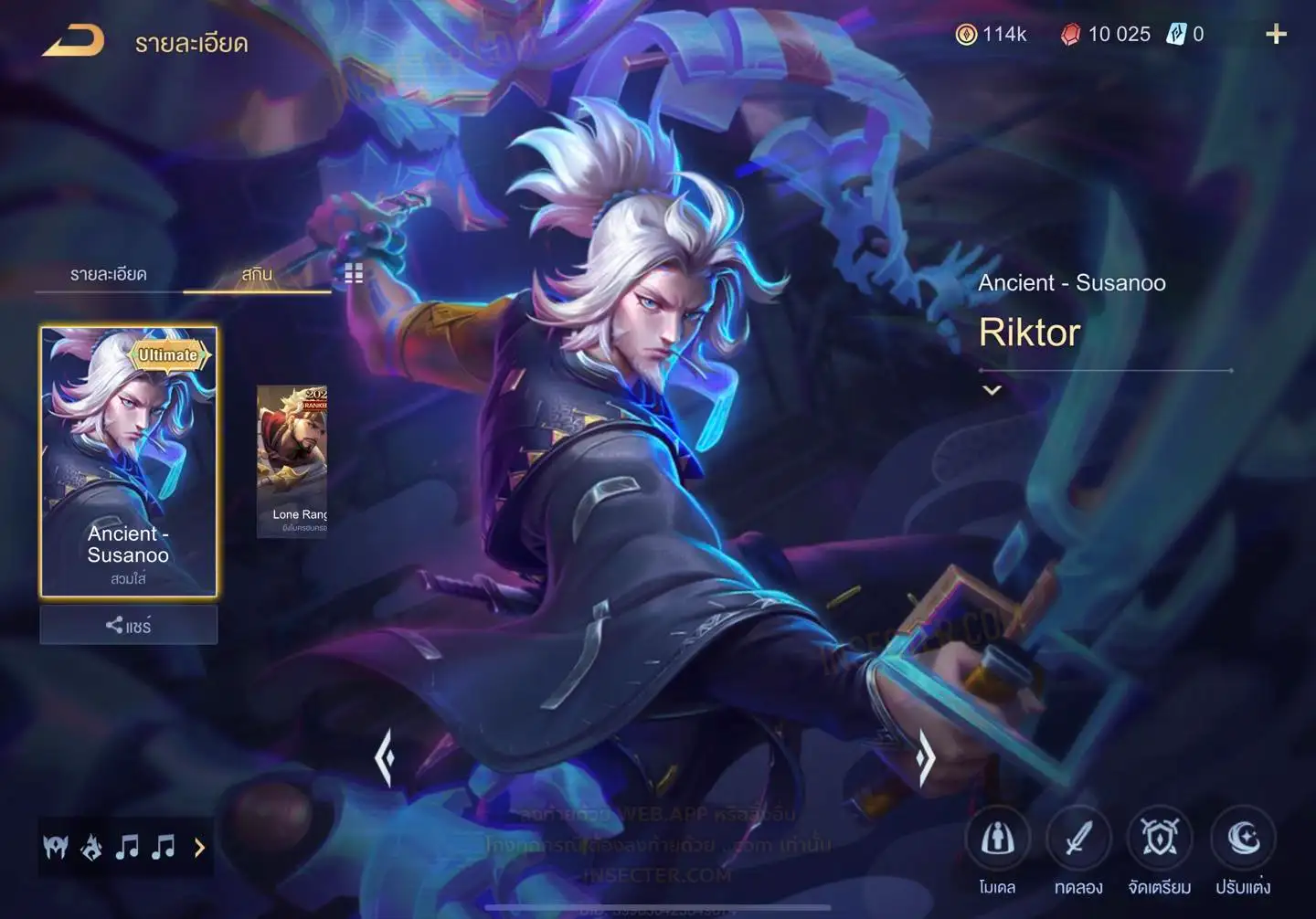Expand the skin effects icon bar
Viewport: 1316px width, 919px height.
(x=200, y=848)
